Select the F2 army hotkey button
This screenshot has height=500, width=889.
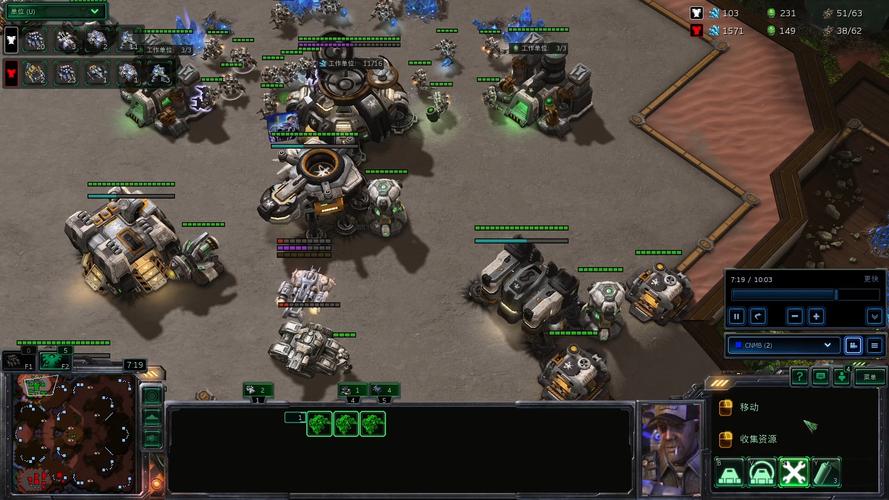pos(55,361)
